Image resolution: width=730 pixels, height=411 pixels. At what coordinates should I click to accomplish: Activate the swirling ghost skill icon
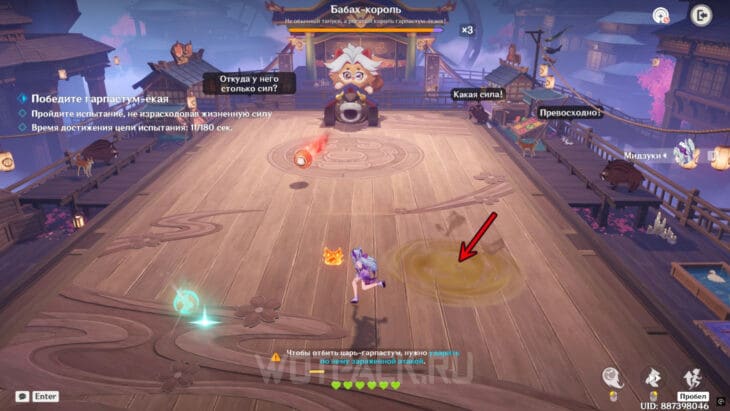click(x=613, y=378)
